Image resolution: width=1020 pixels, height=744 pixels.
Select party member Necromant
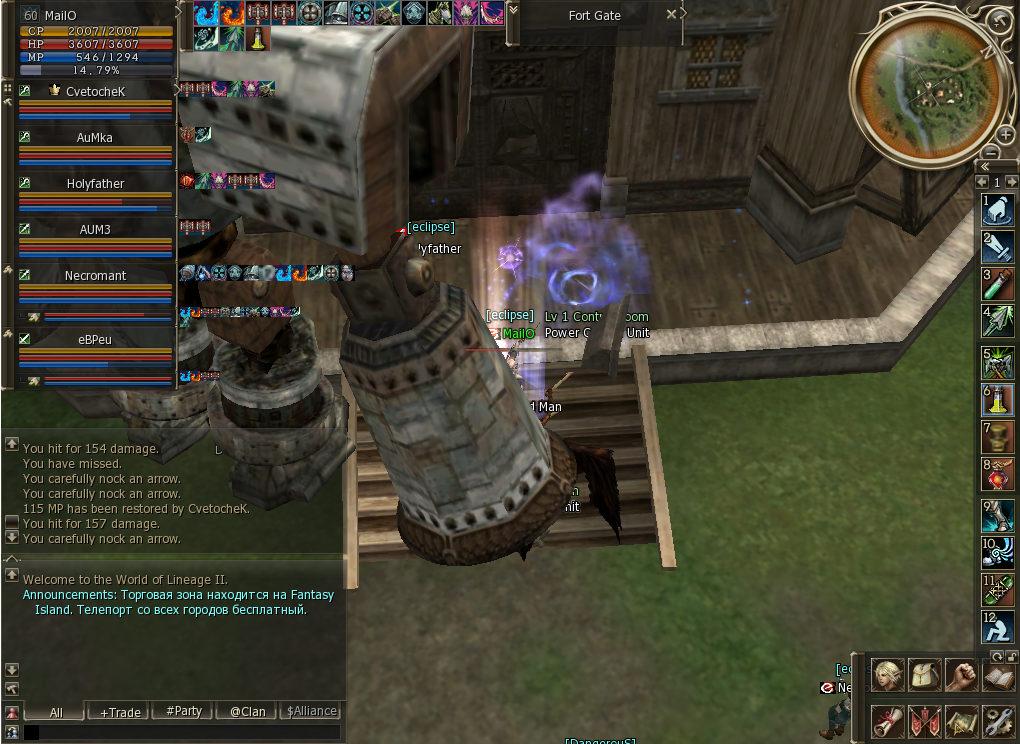pyautogui.click(x=95, y=276)
